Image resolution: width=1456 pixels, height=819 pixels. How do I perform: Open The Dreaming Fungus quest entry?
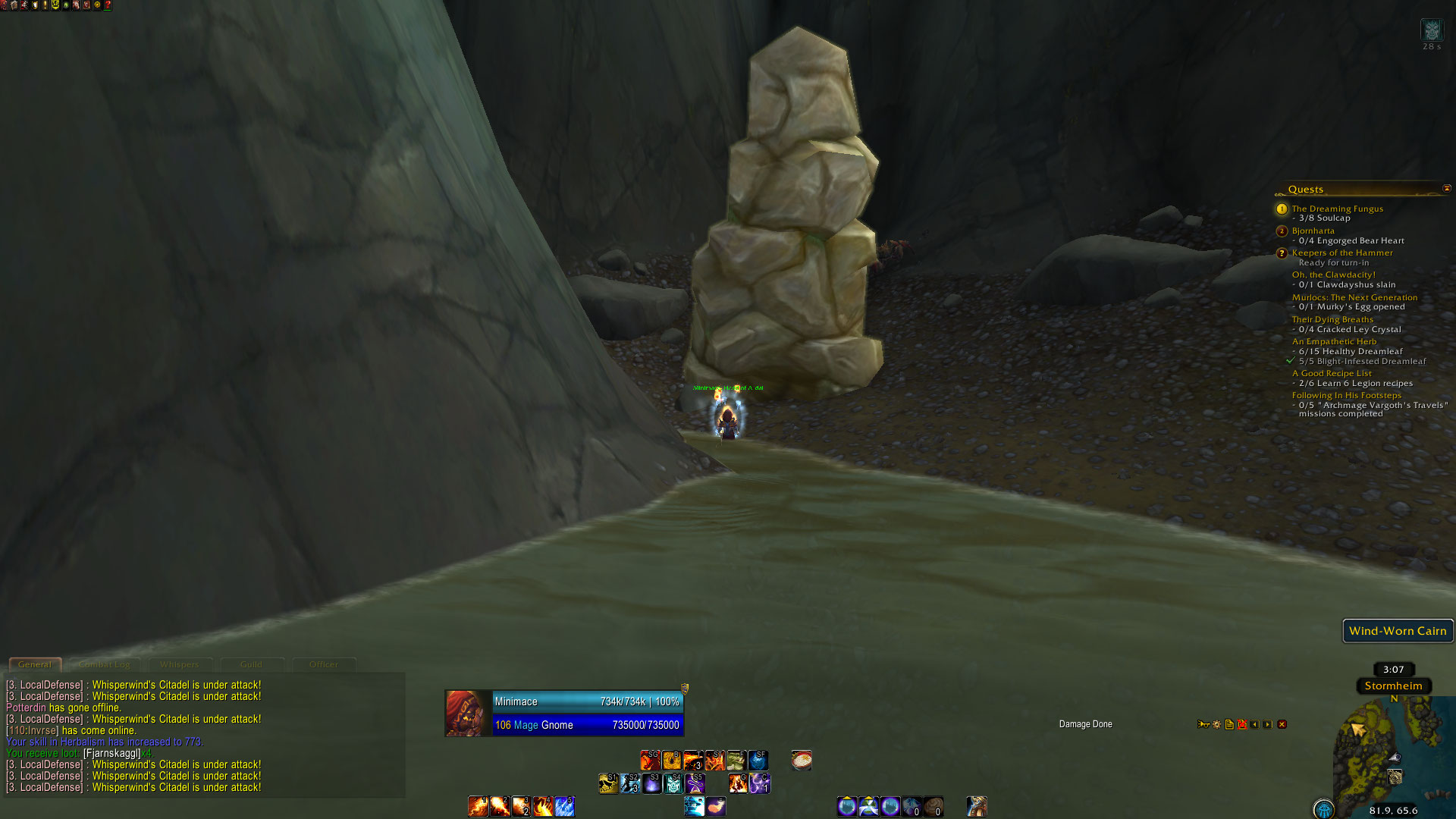(x=1337, y=209)
